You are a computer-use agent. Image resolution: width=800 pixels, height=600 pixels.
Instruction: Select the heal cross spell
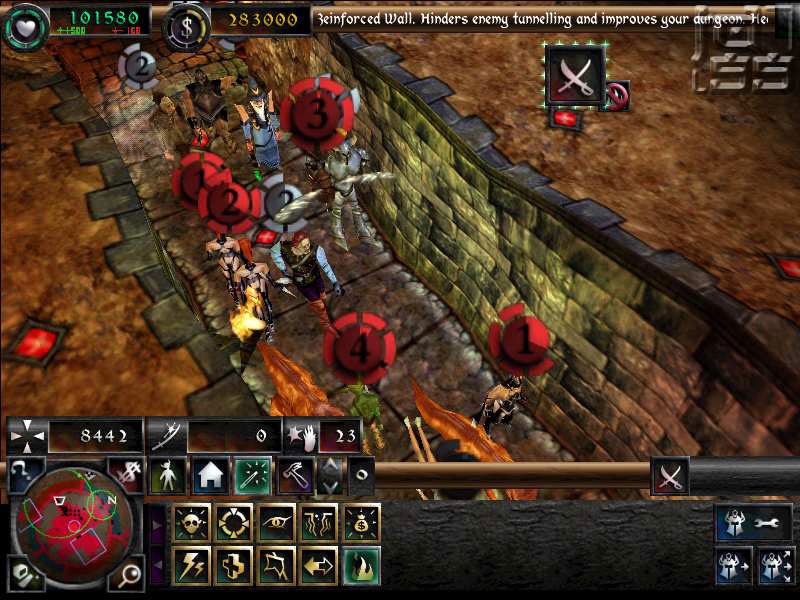(235, 566)
